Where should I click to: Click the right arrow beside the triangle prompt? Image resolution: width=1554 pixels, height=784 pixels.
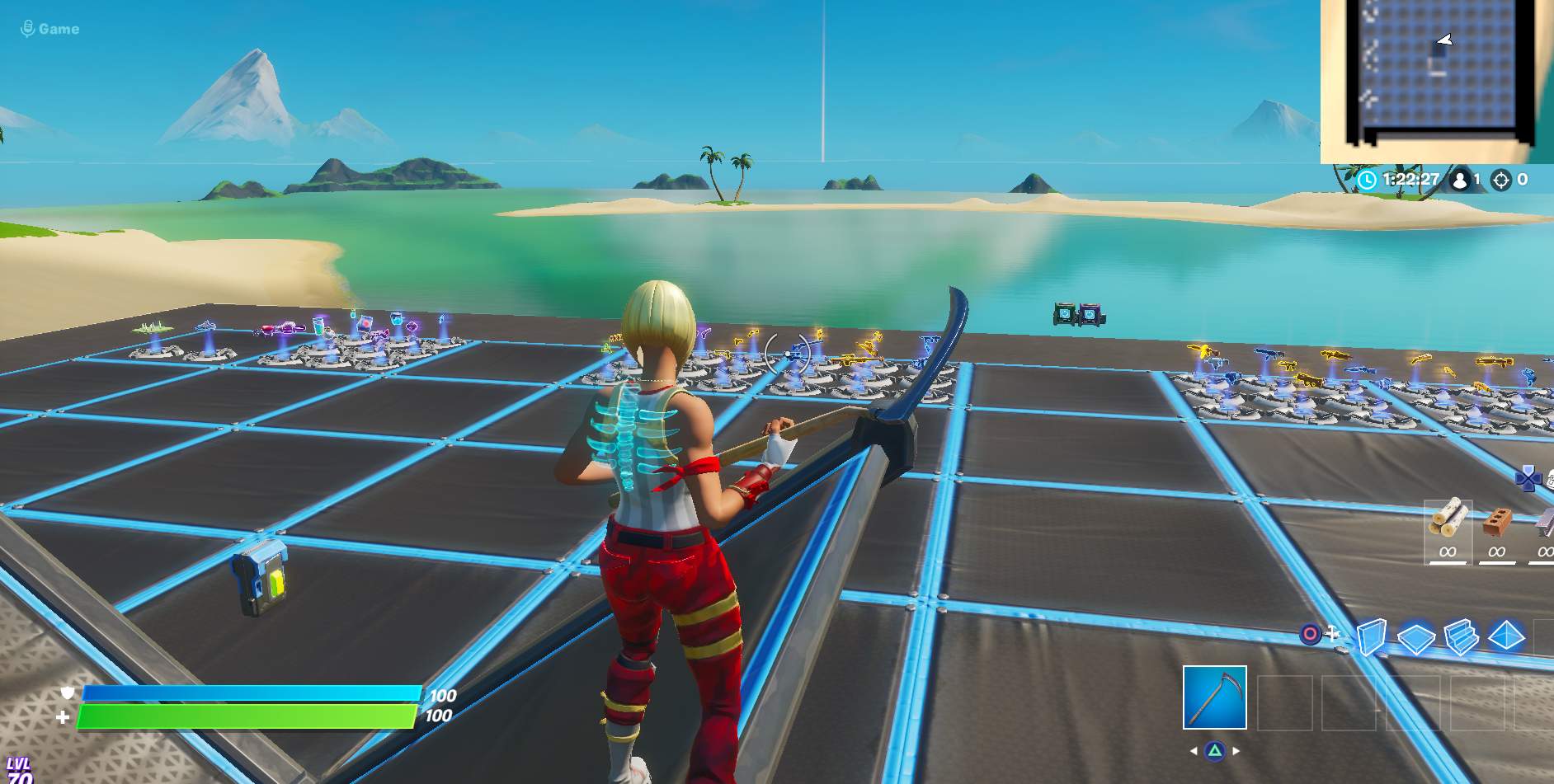pyautogui.click(x=1236, y=750)
